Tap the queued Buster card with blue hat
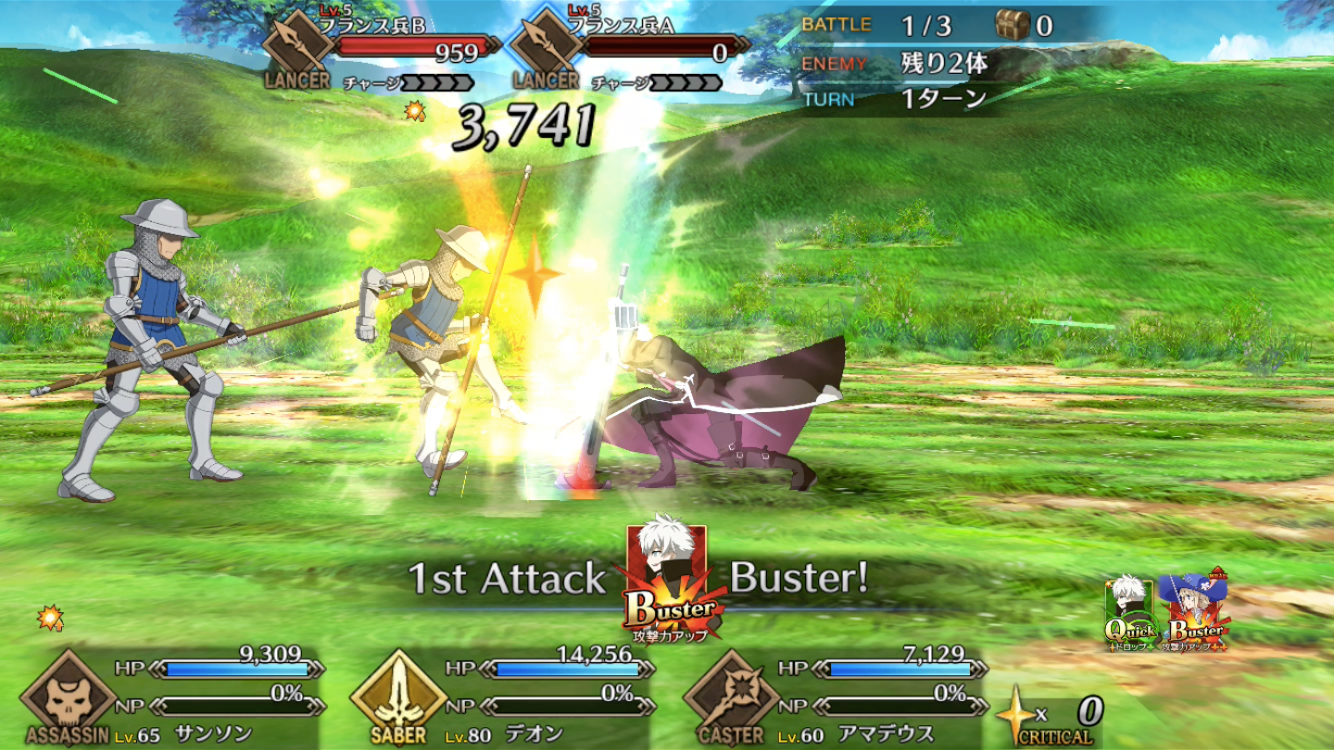Screen dimensions: 1334x750 (1197, 612)
